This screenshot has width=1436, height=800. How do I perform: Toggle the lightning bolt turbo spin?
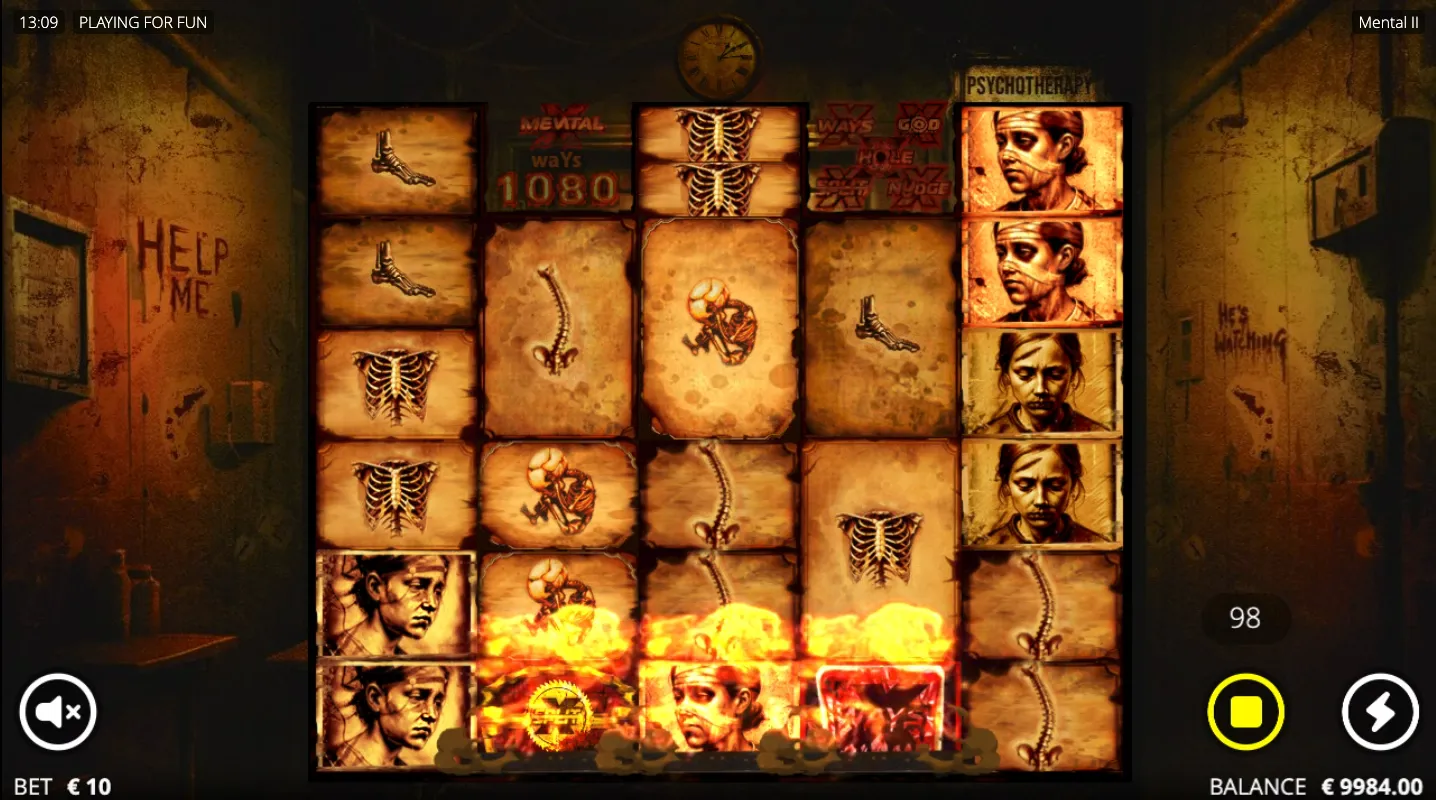point(1379,712)
